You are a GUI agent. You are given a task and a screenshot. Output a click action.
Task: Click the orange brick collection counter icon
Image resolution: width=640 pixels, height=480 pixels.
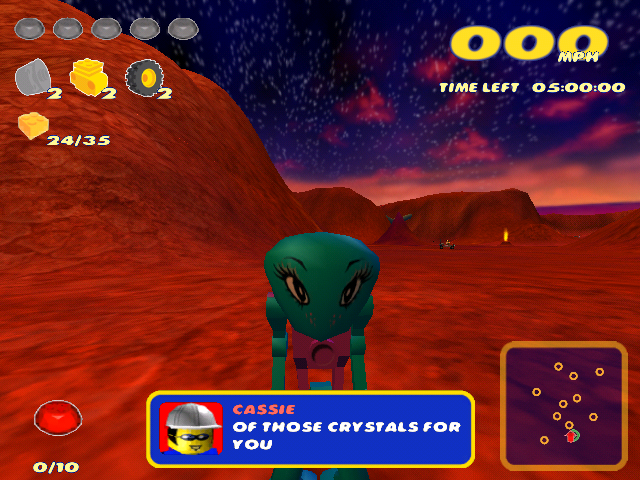(32, 126)
